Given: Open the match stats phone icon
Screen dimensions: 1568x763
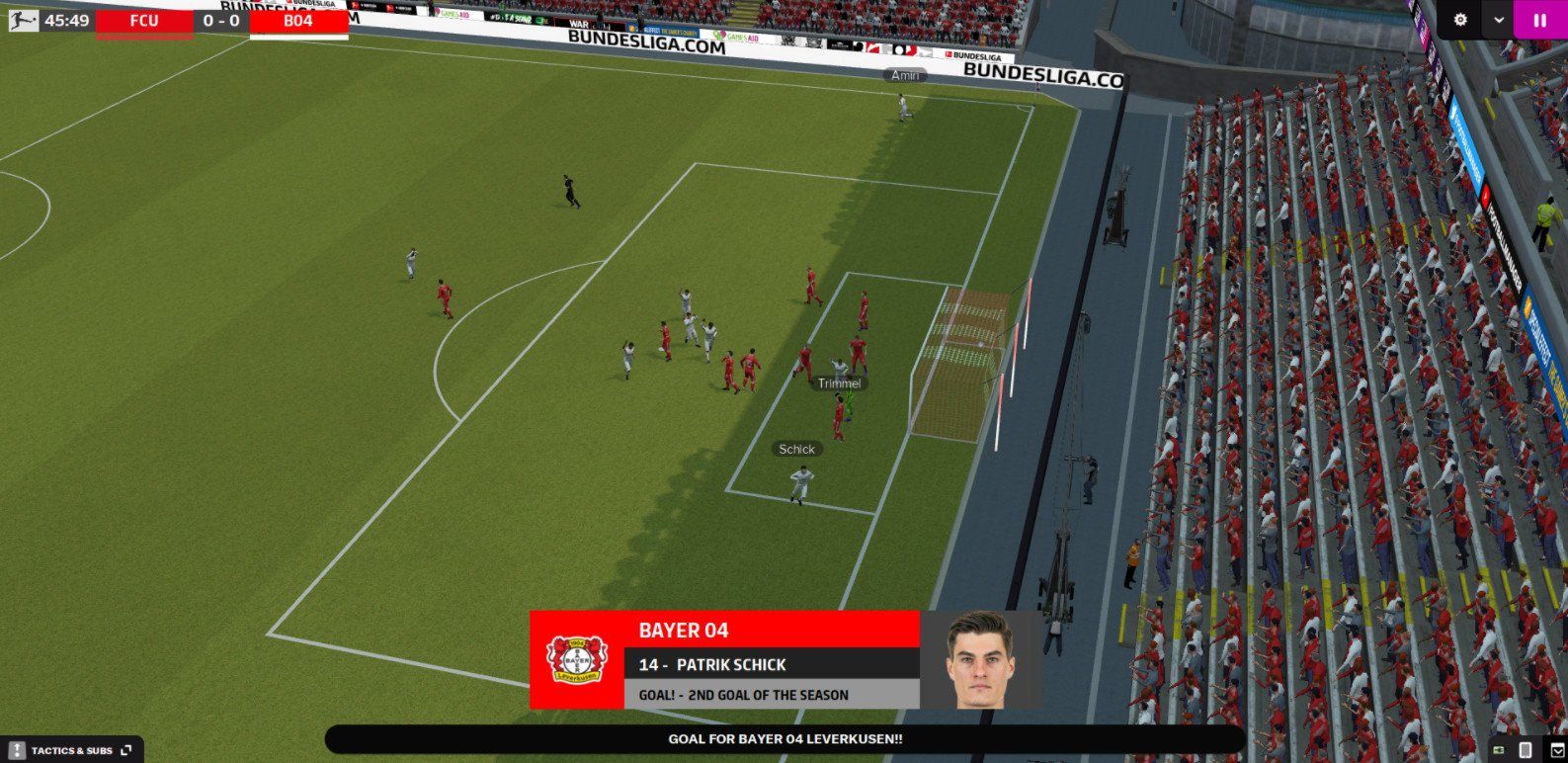Looking at the screenshot, I should (x=1525, y=749).
